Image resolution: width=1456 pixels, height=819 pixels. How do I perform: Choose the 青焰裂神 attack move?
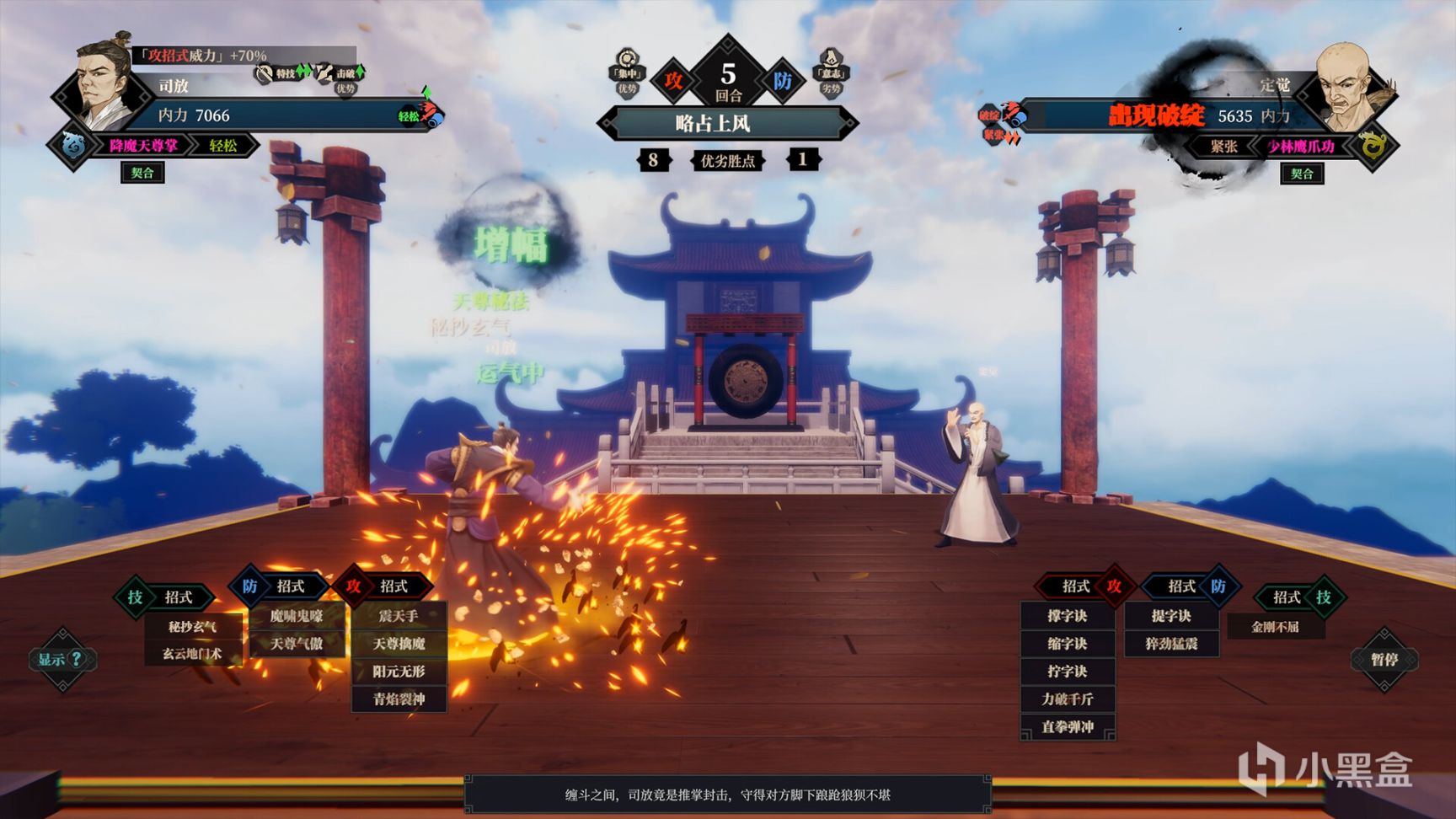399,699
